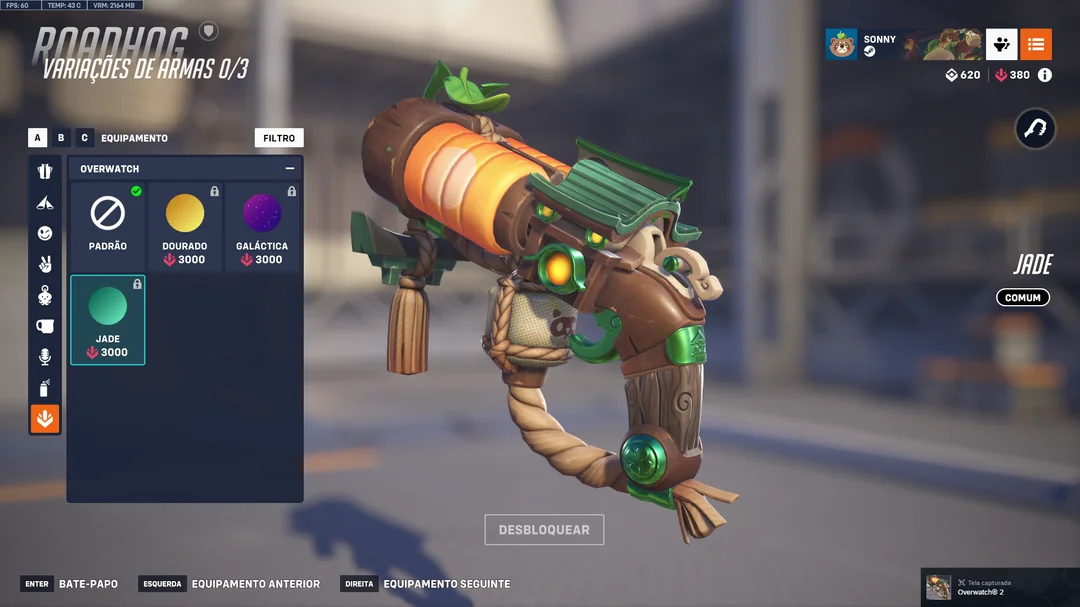Show the emotes category with smiley icon
The image size is (1080, 607).
[45, 233]
